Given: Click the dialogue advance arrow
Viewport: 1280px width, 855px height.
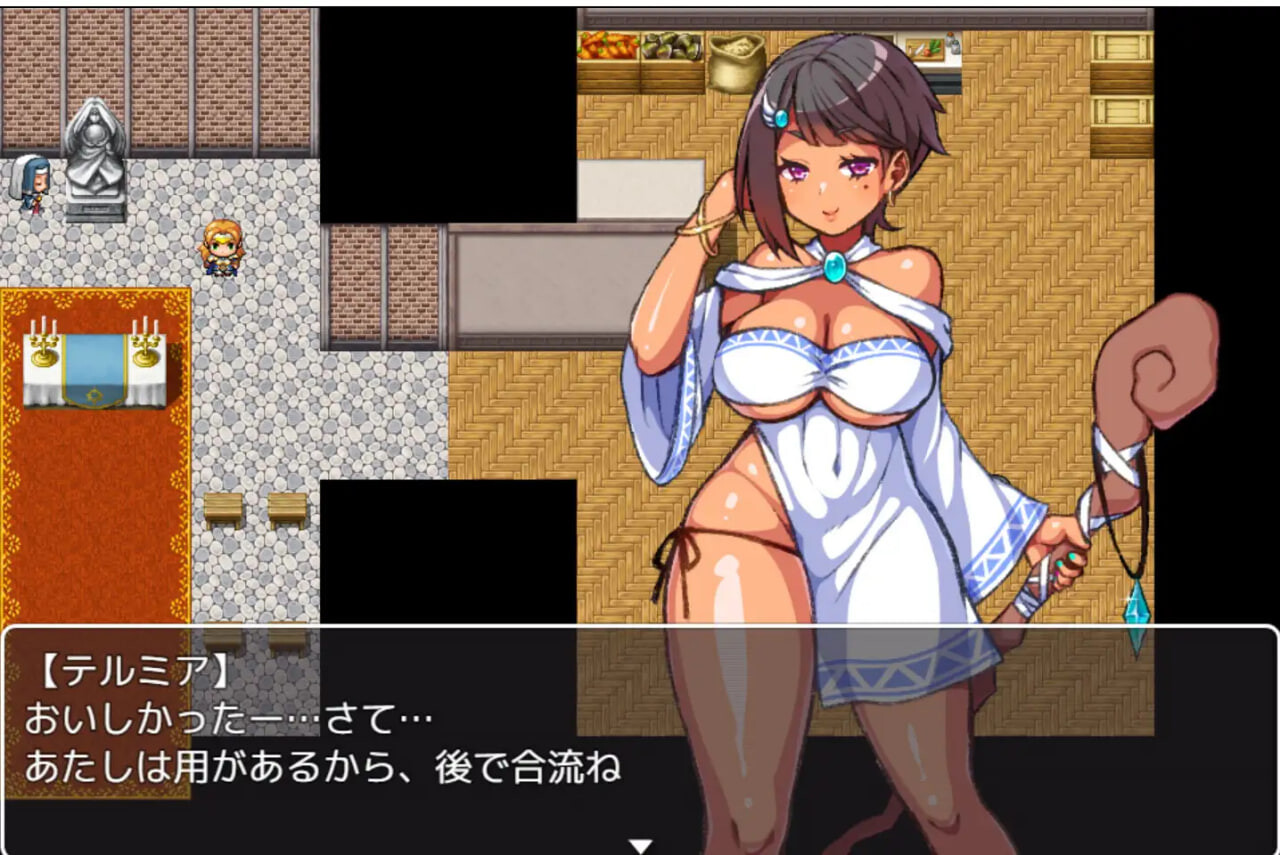Looking at the screenshot, I should [638, 843].
